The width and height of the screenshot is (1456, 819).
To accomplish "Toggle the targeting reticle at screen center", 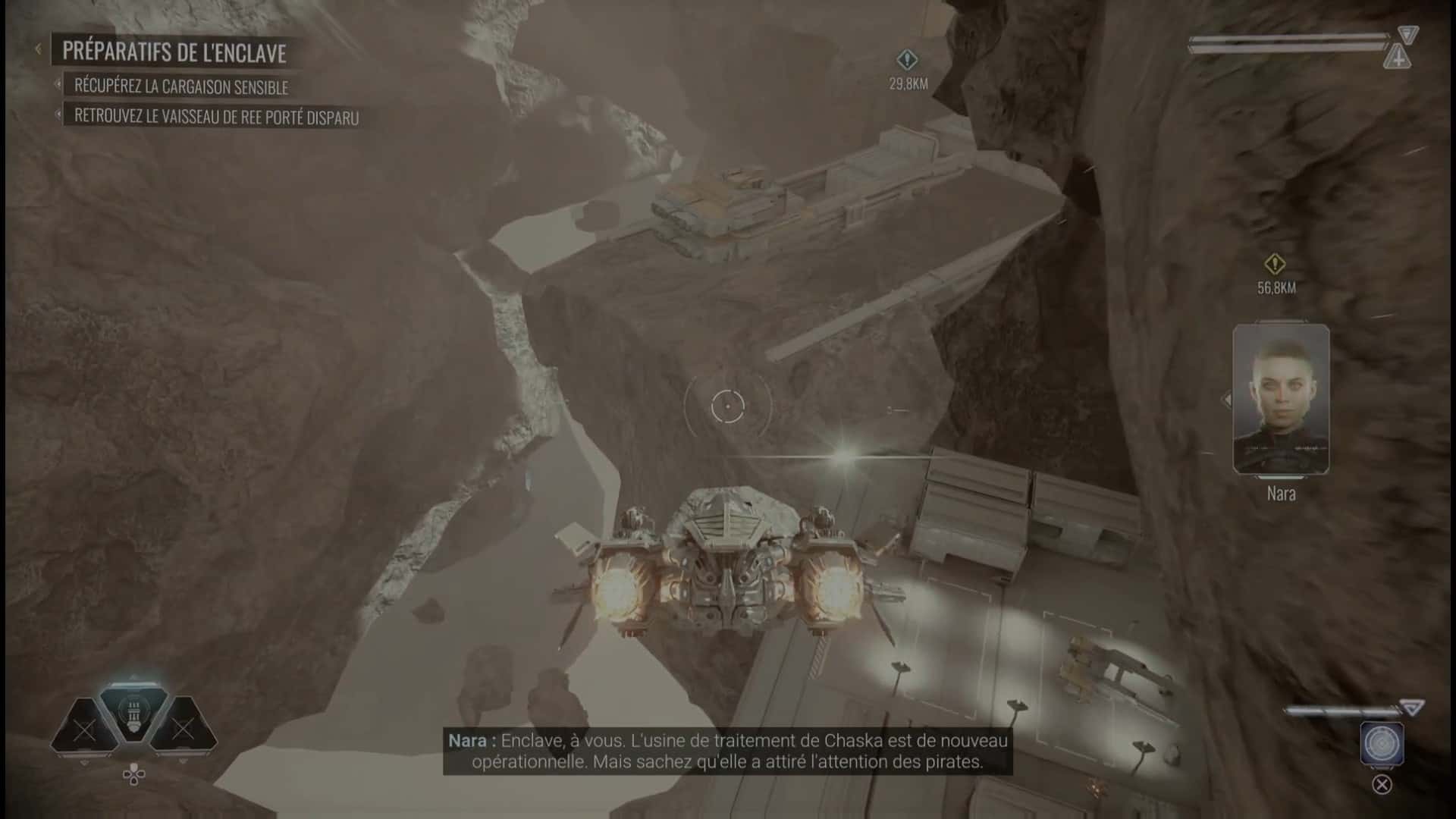I will tap(728, 406).
